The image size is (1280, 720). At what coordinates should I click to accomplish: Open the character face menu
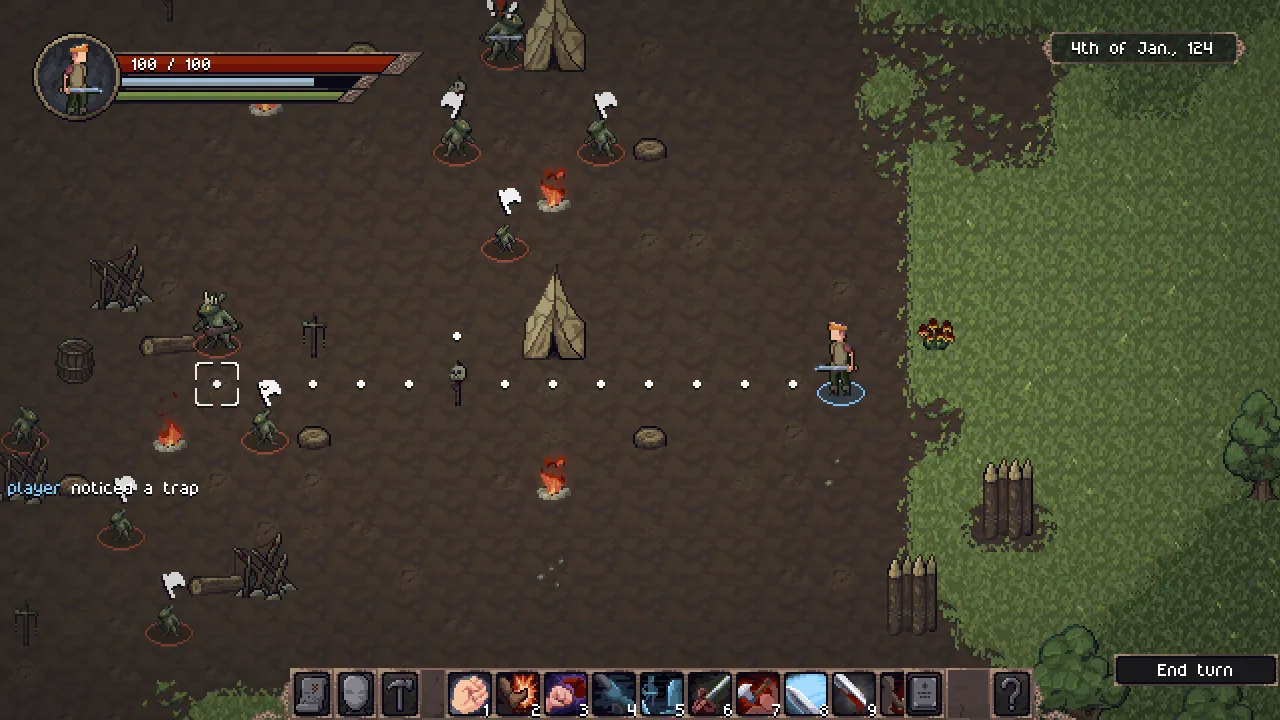coord(355,693)
